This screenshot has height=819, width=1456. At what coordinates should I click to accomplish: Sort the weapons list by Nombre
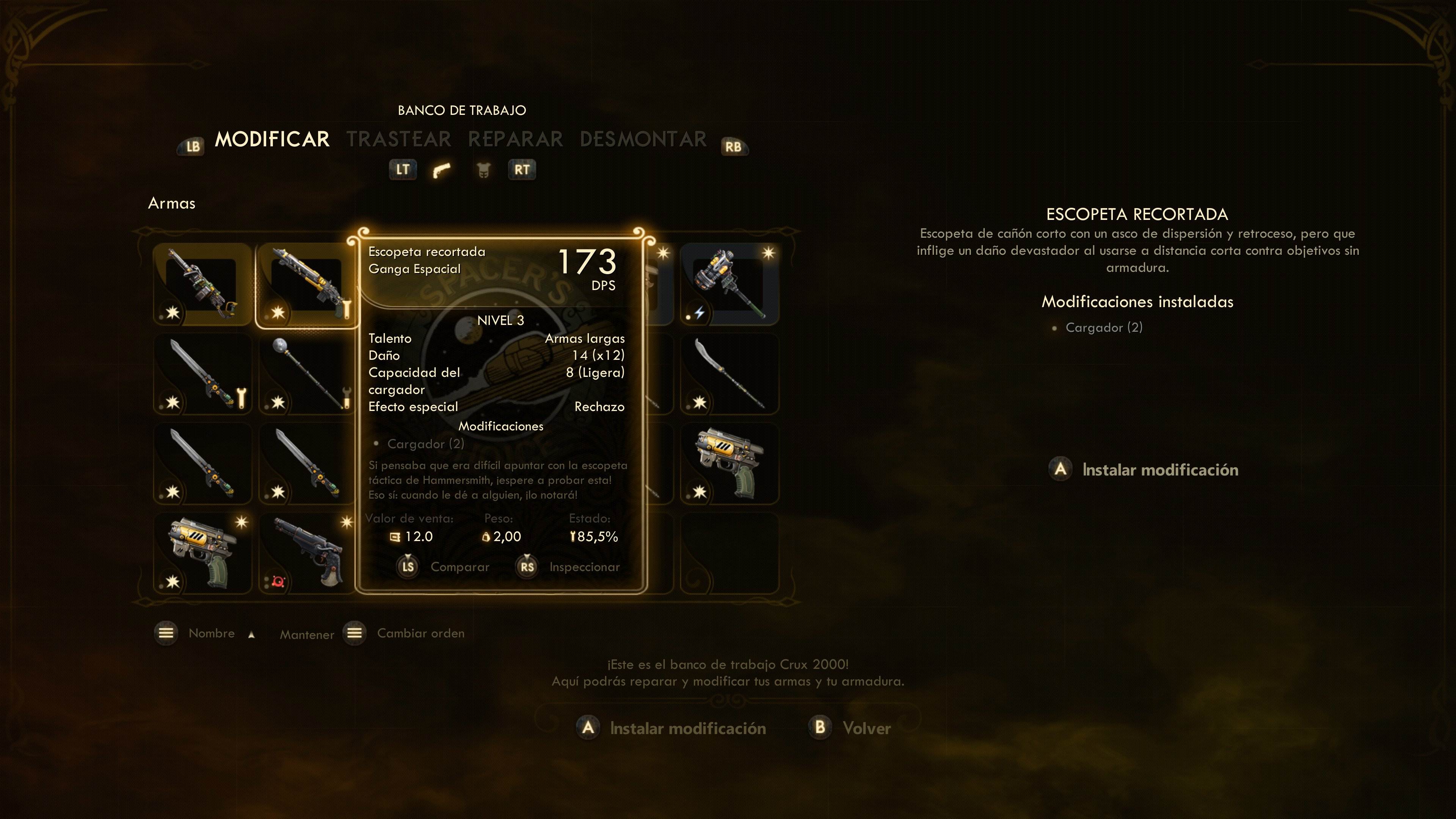point(211,633)
